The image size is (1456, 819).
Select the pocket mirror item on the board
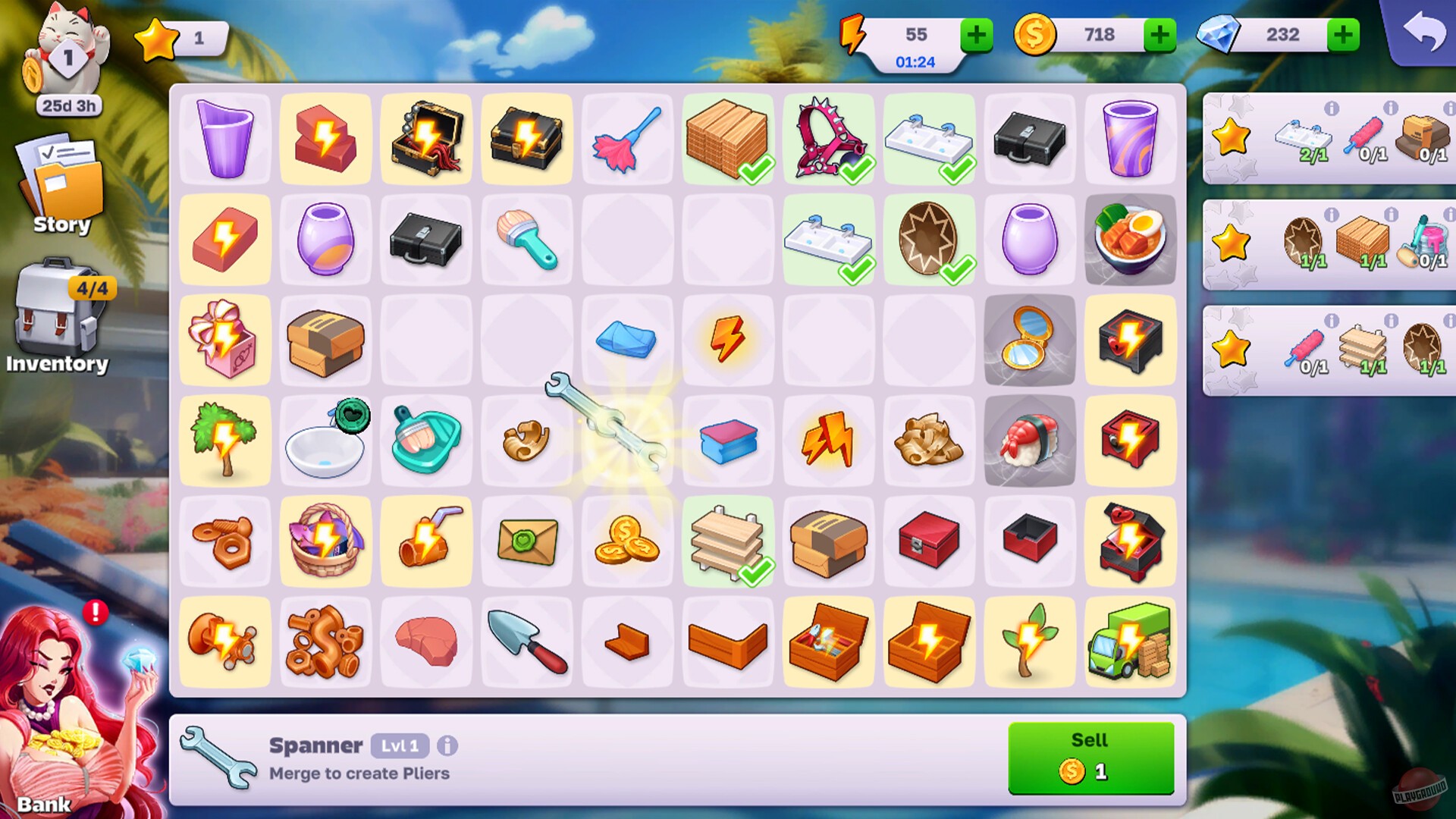[x=1030, y=340]
